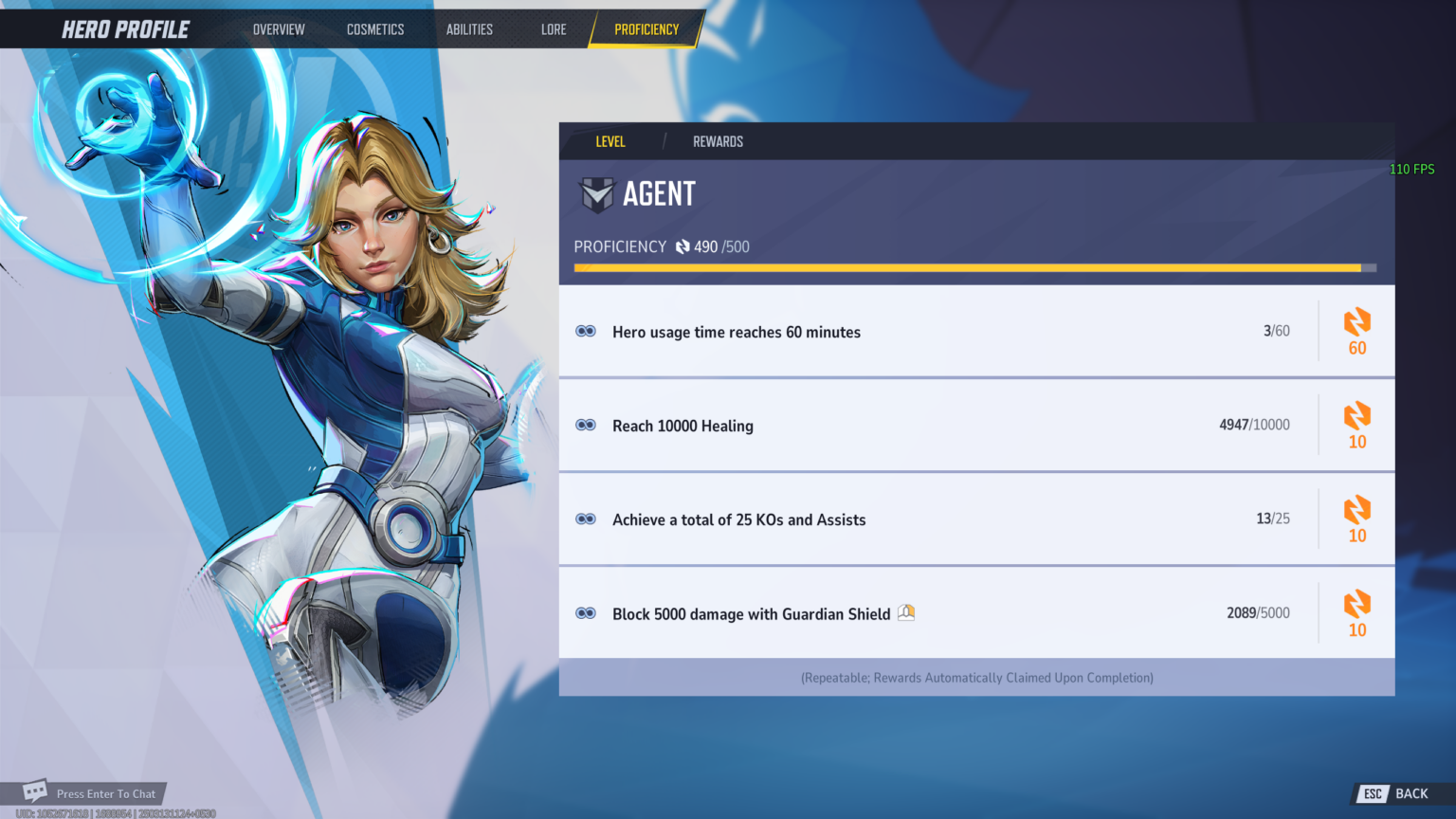
Task: Select the Proficiency tab
Action: click(646, 29)
